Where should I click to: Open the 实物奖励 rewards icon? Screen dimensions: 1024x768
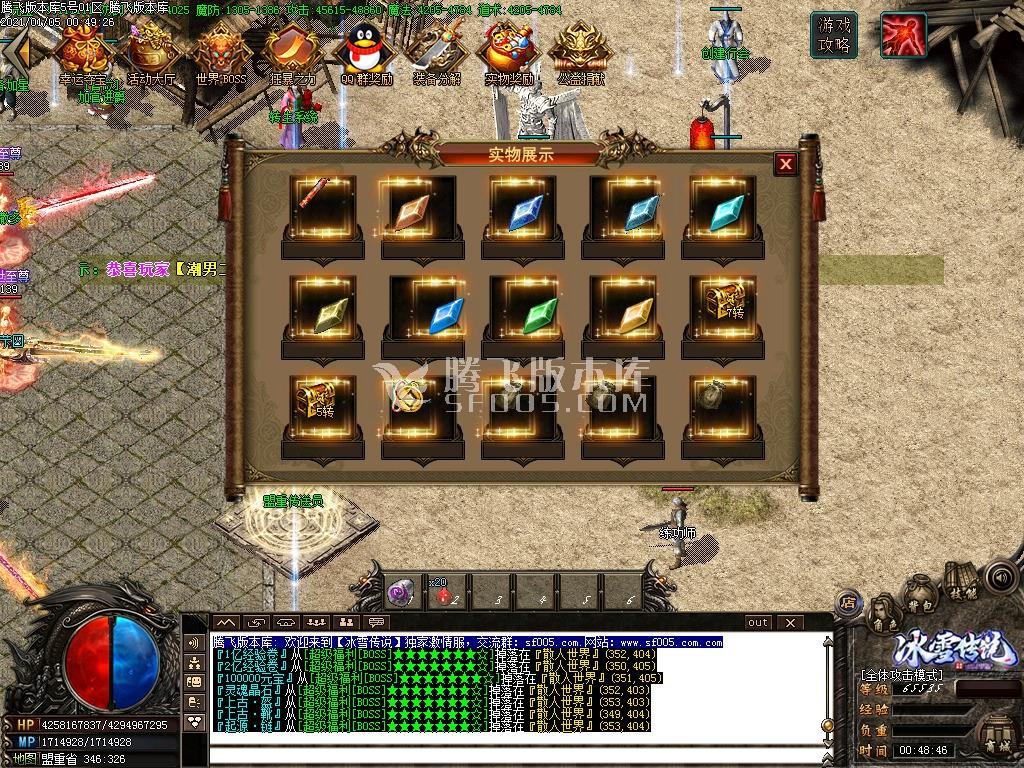508,52
